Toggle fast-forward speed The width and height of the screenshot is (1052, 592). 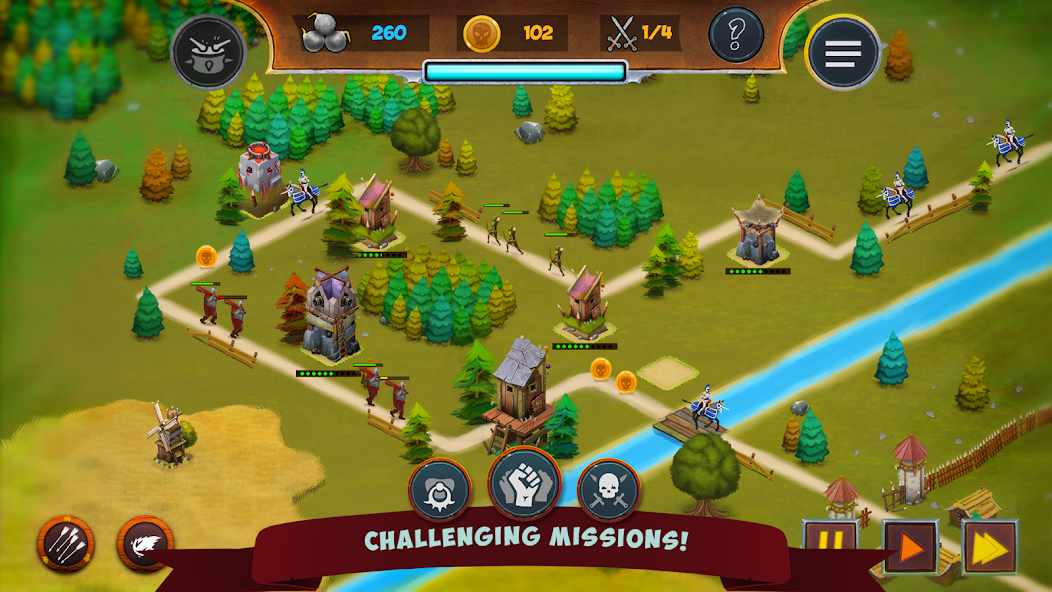click(989, 547)
